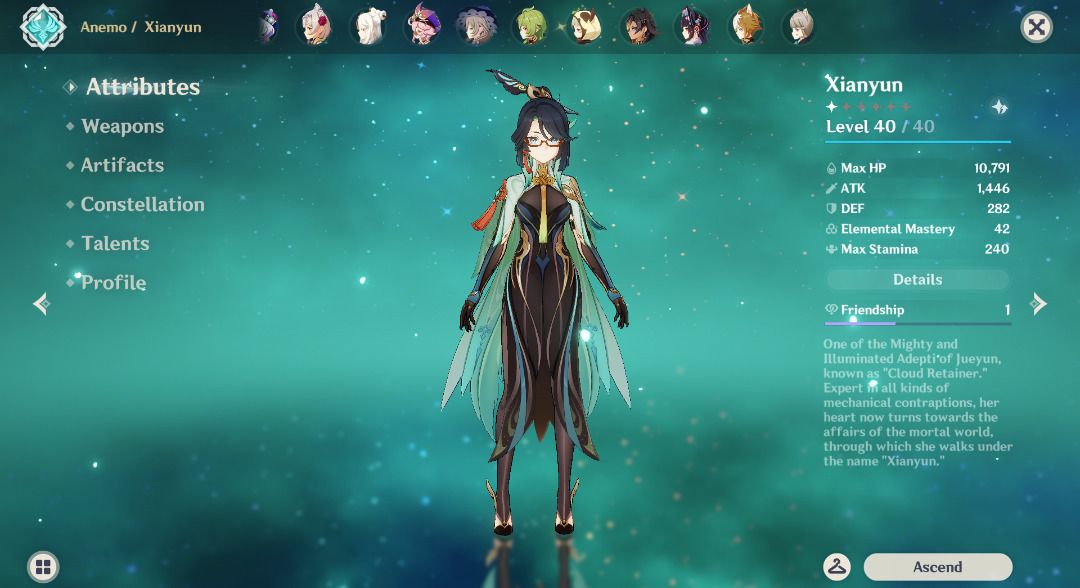Click the Ascend button
Viewport: 1080px width, 588px height.
[x=937, y=567]
